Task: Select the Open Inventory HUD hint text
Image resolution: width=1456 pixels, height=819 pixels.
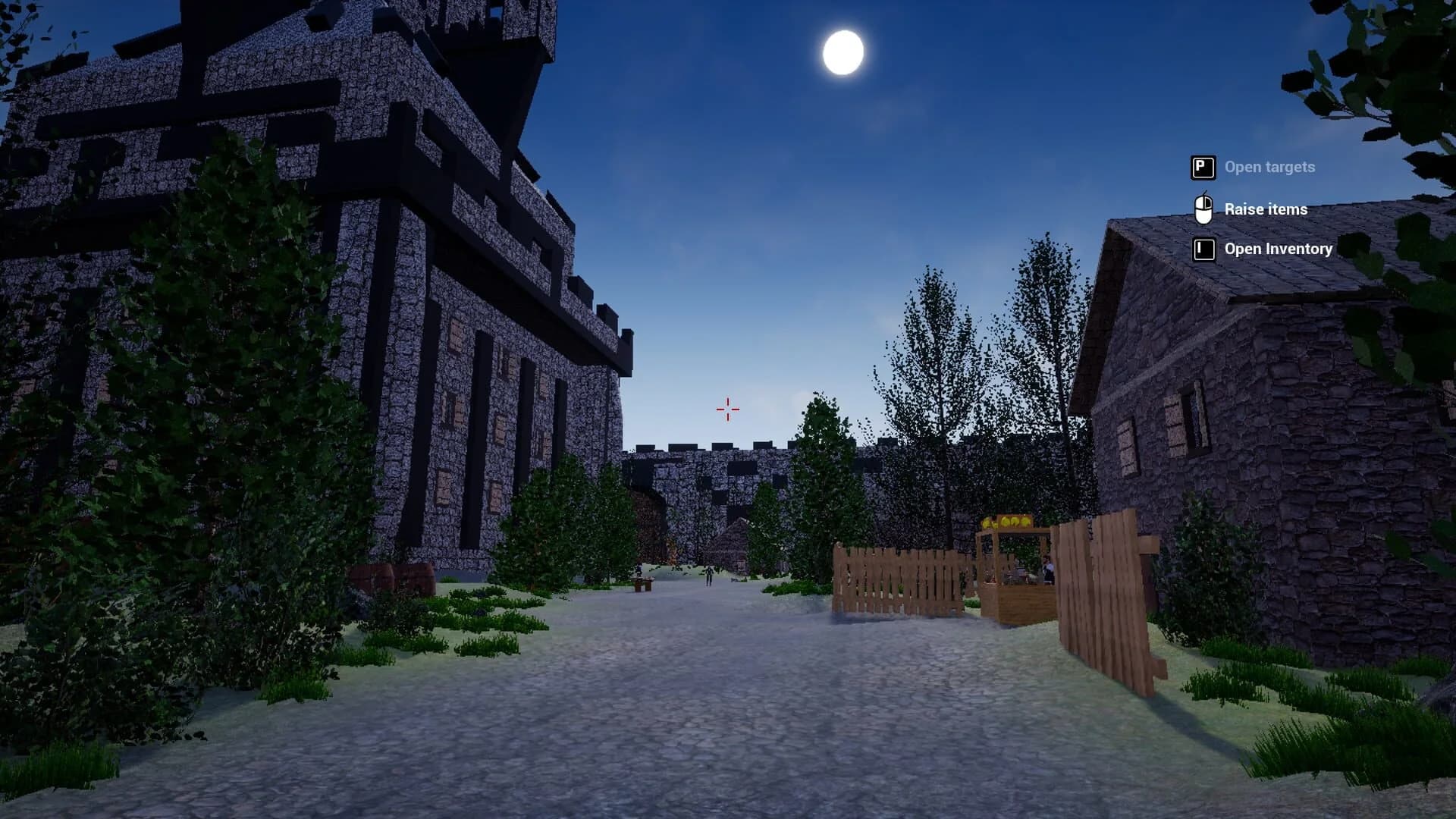Action: 1277,249
